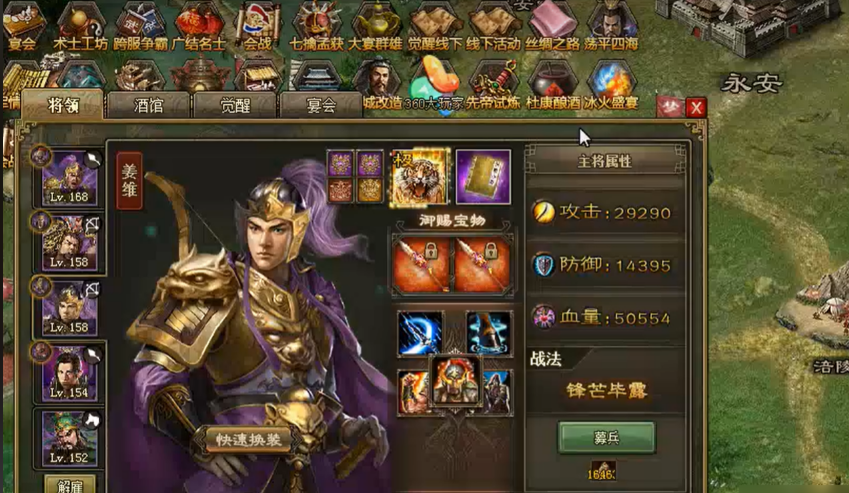The image size is (849, 493).
Task: Choose the Lv. 154 general portrait
Action: tap(69, 375)
